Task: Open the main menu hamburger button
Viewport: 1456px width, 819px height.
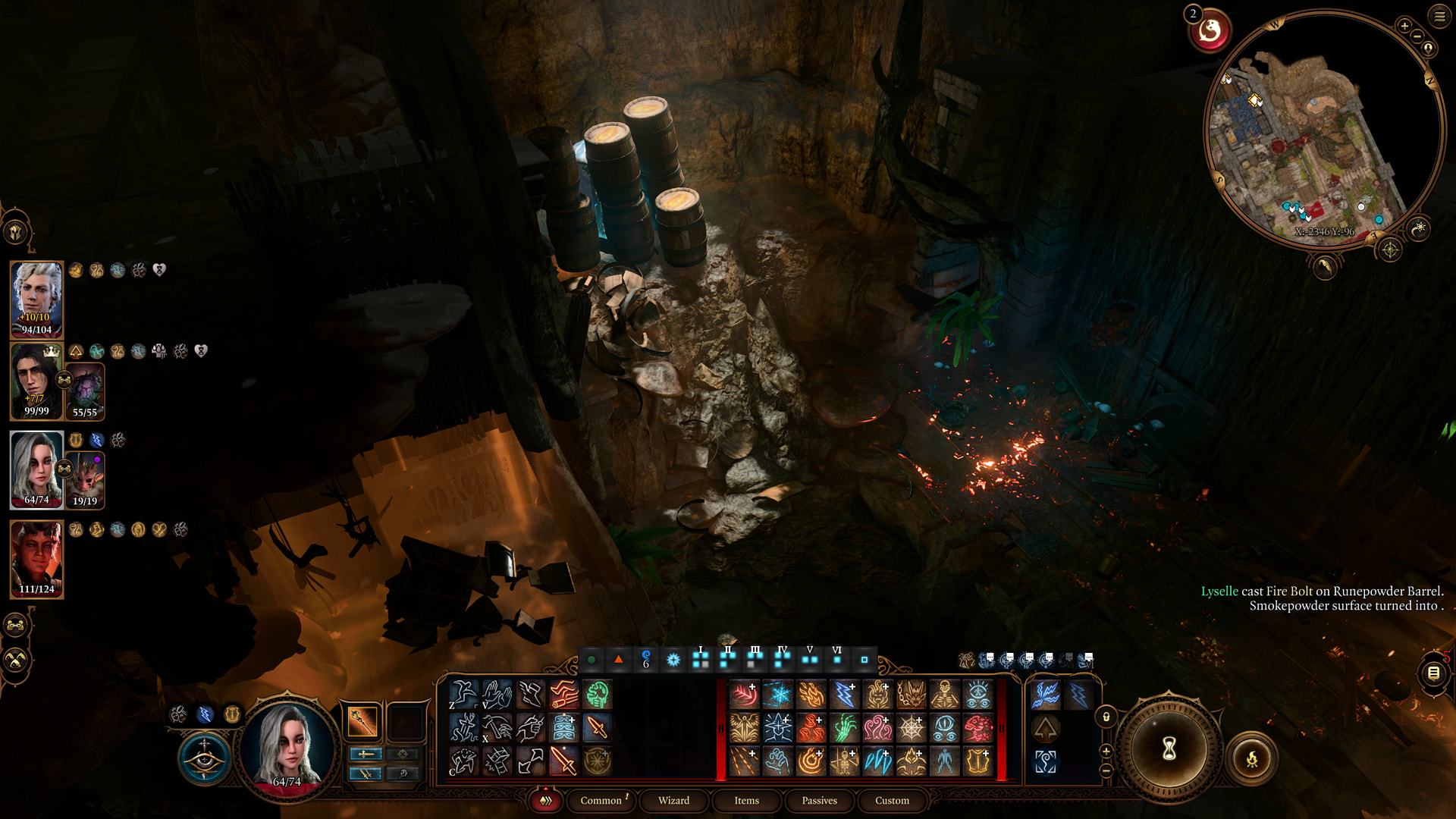Action: [1439, 16]
